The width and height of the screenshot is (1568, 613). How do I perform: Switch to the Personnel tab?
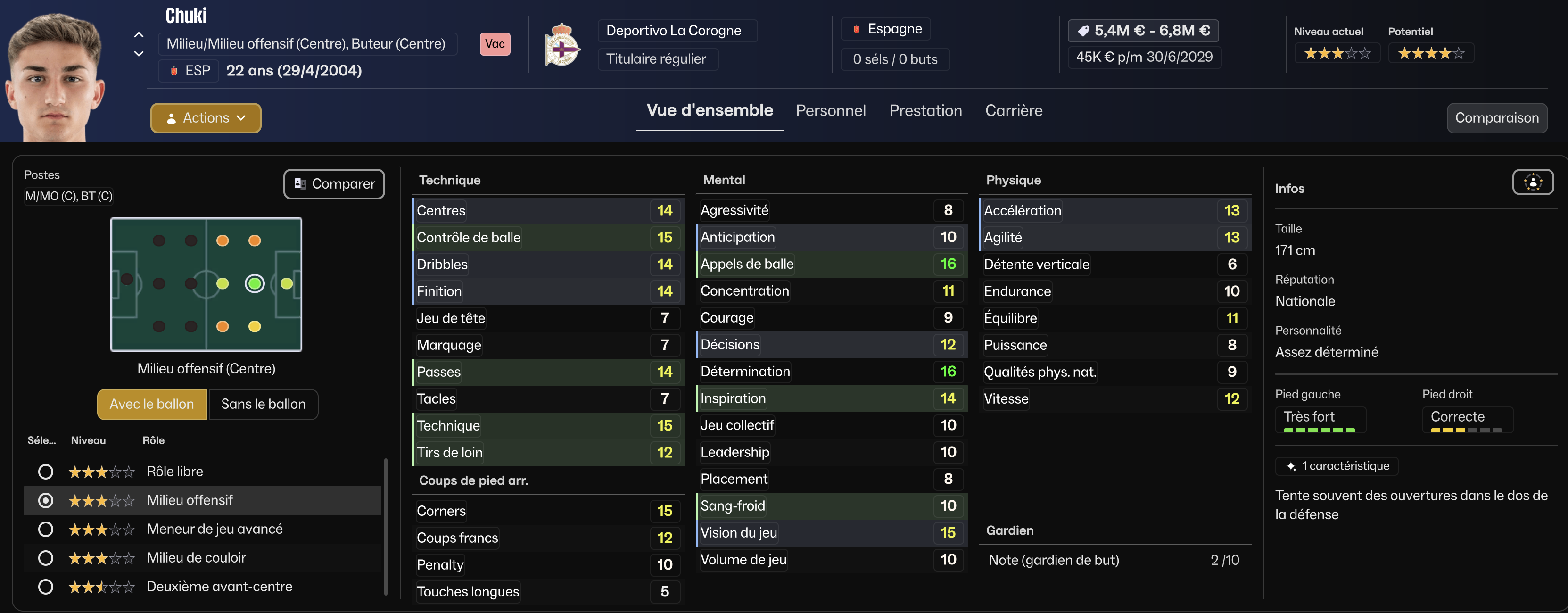point(830,111)
